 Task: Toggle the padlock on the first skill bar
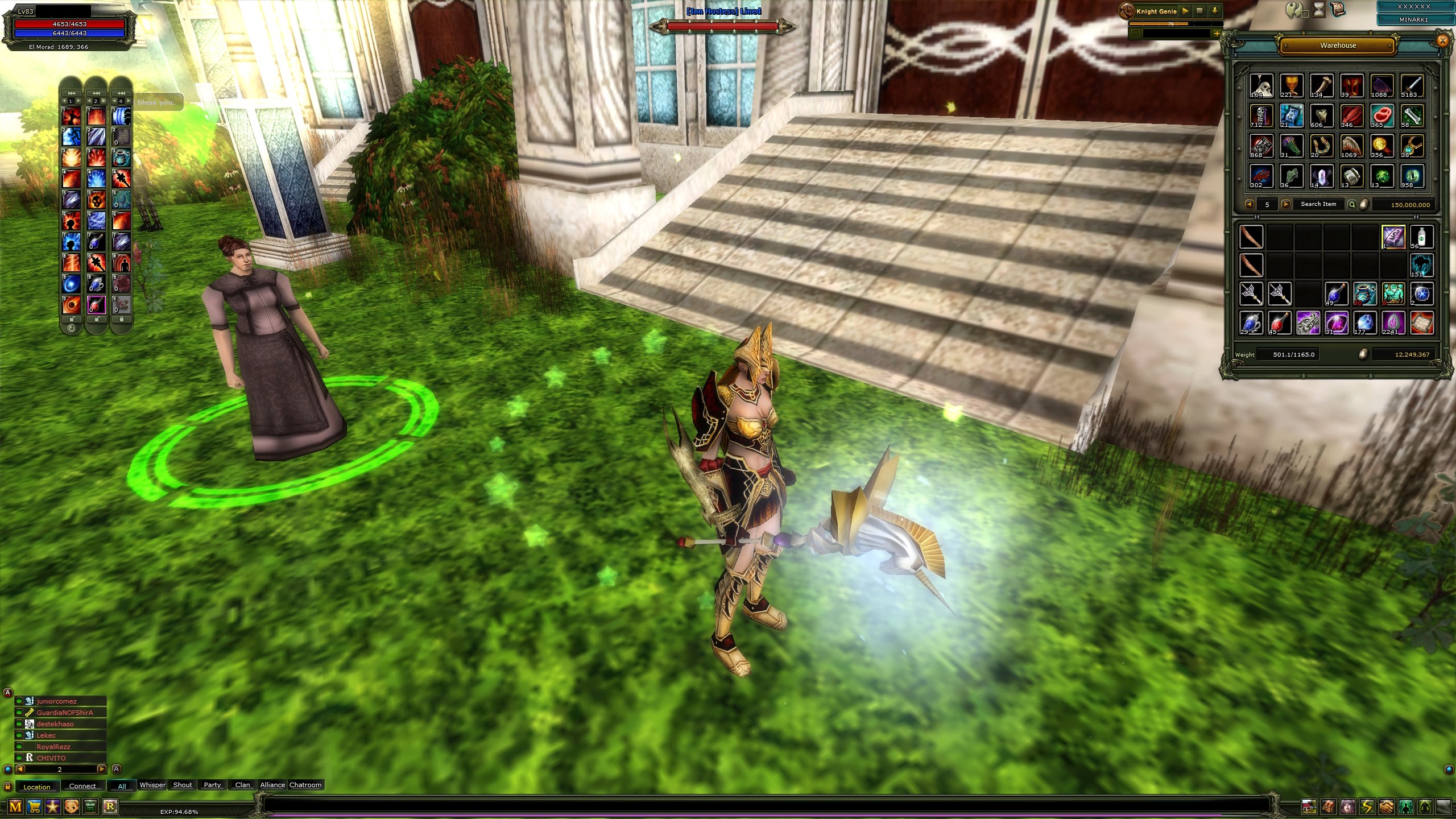[x=72, y=320]
